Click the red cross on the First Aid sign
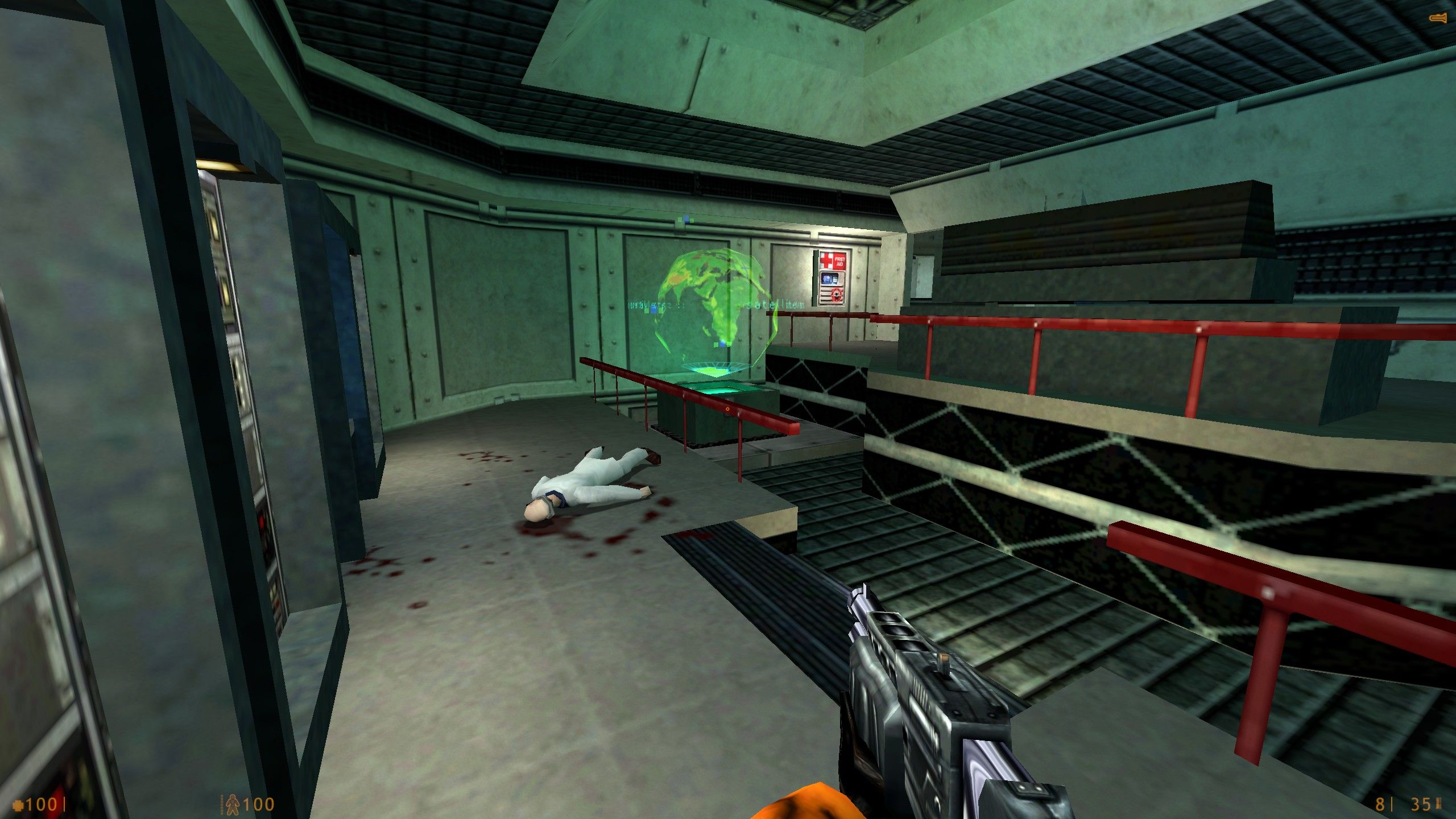This screenshot has width=1456, height=819. pyautogui.click(x=826, y=261)
